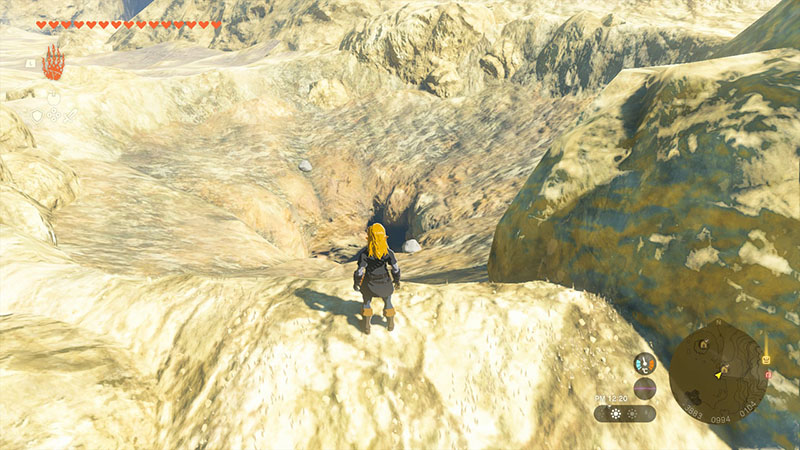Click the sound-level meter with the purple line
This screenshot has width=800, height=450.
click(645, 388)
